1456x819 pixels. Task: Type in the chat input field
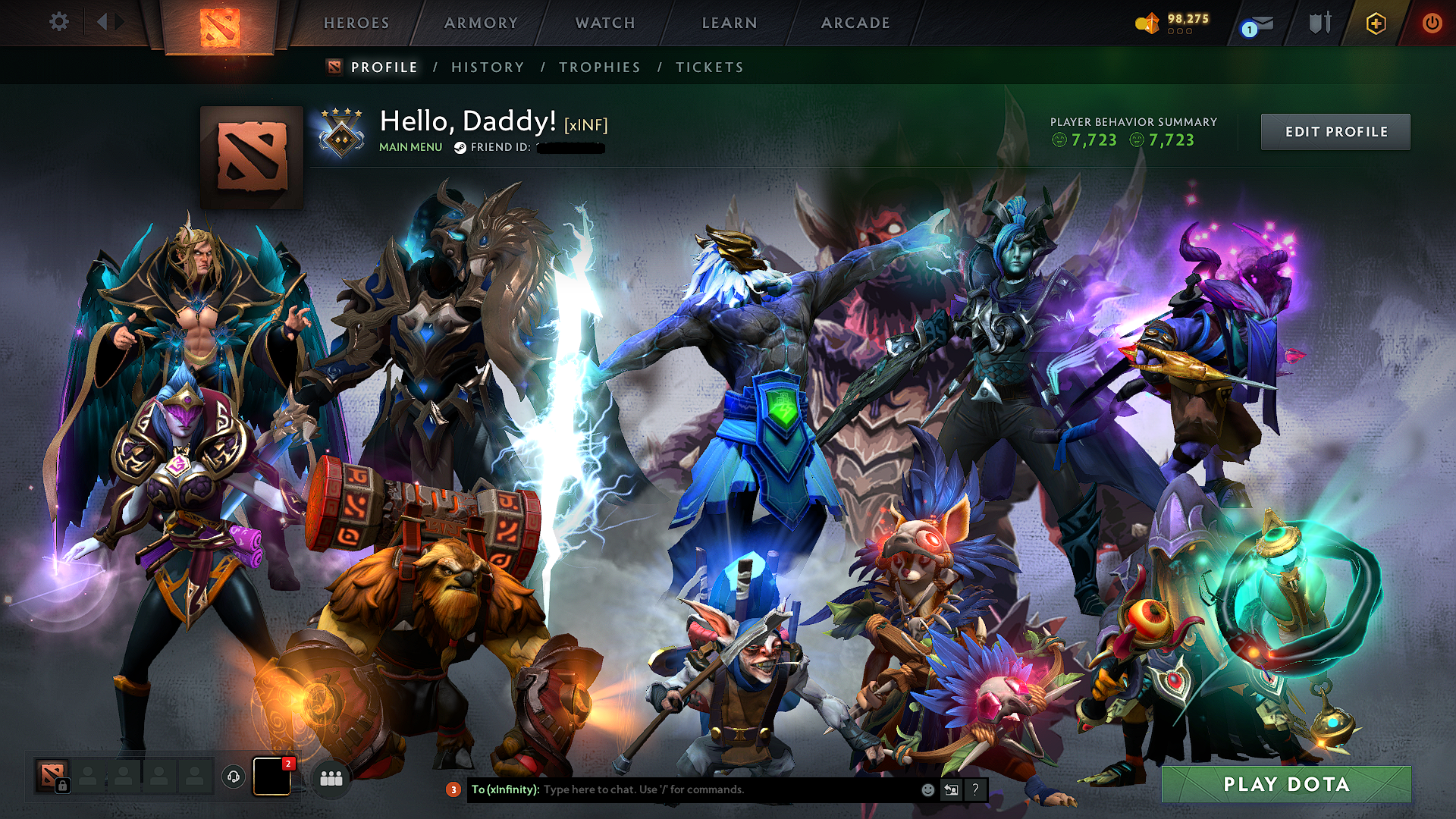tap(682, 789)
